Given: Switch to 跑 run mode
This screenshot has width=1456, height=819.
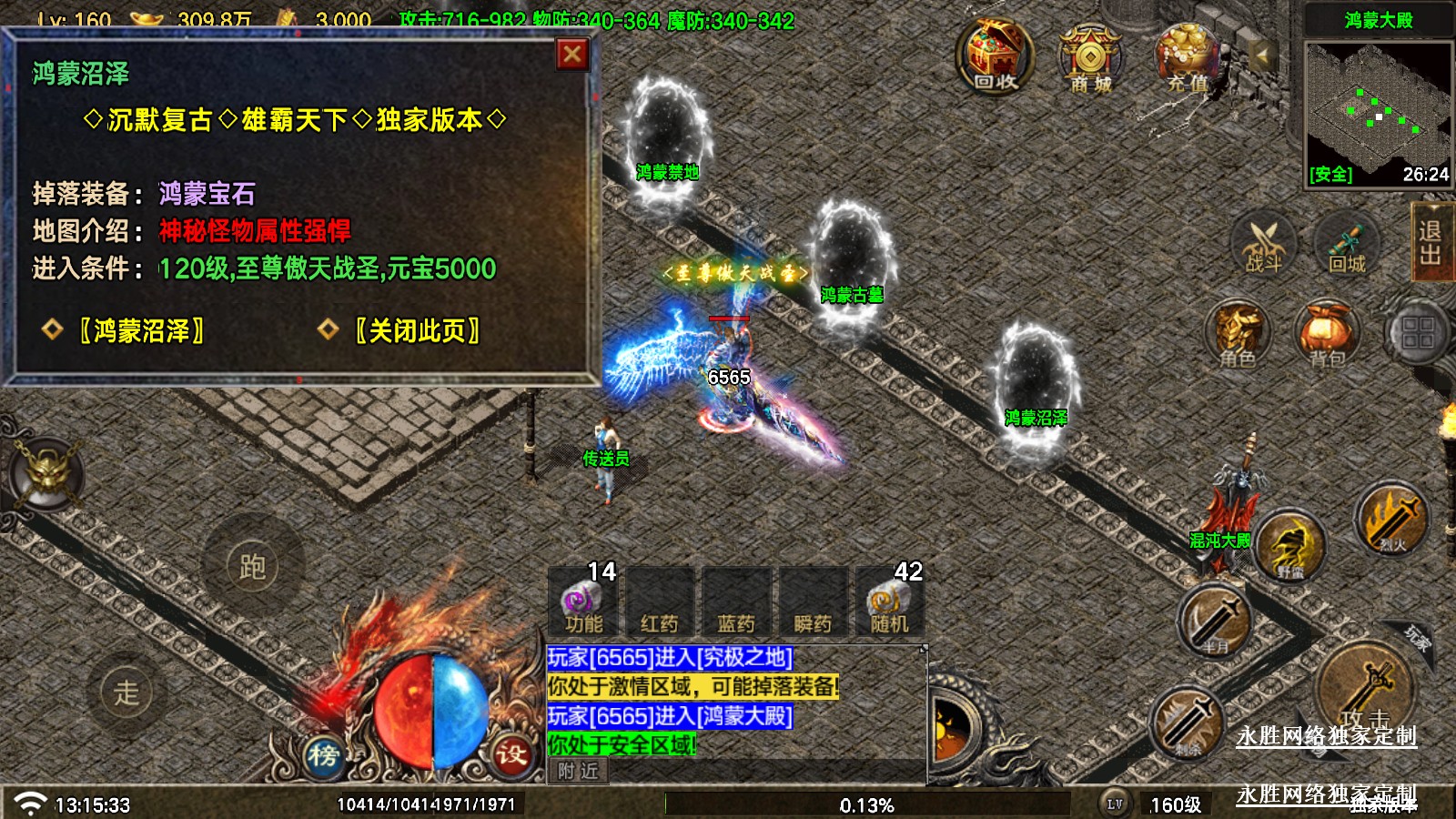Looking at the screenshot, I should [252, 567].
